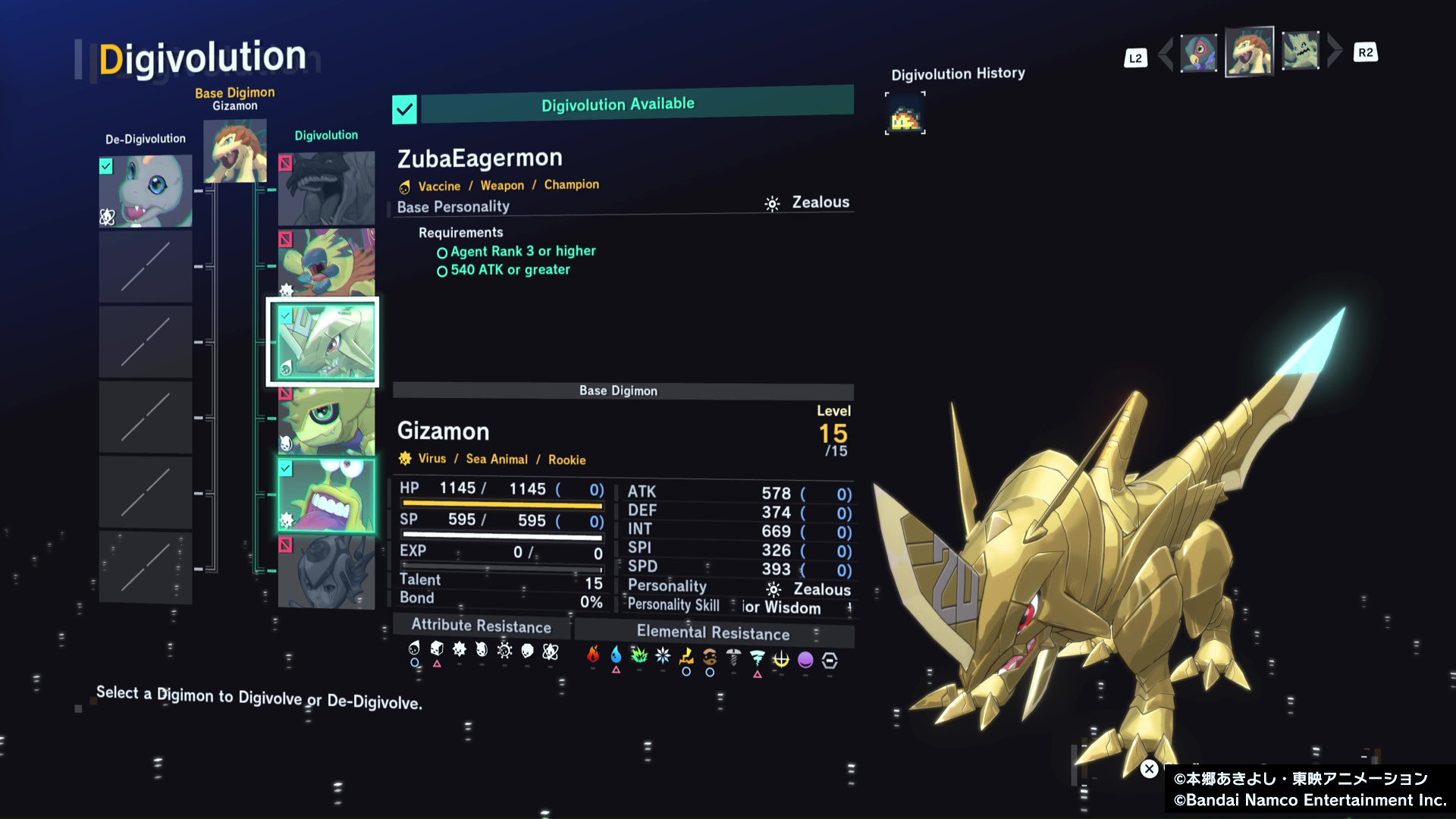Image resolution: width=1456 pixels, height=819 pixels.
Task: Select the locked green one-eyed digivolution portrait
Action: pos(326,421)
